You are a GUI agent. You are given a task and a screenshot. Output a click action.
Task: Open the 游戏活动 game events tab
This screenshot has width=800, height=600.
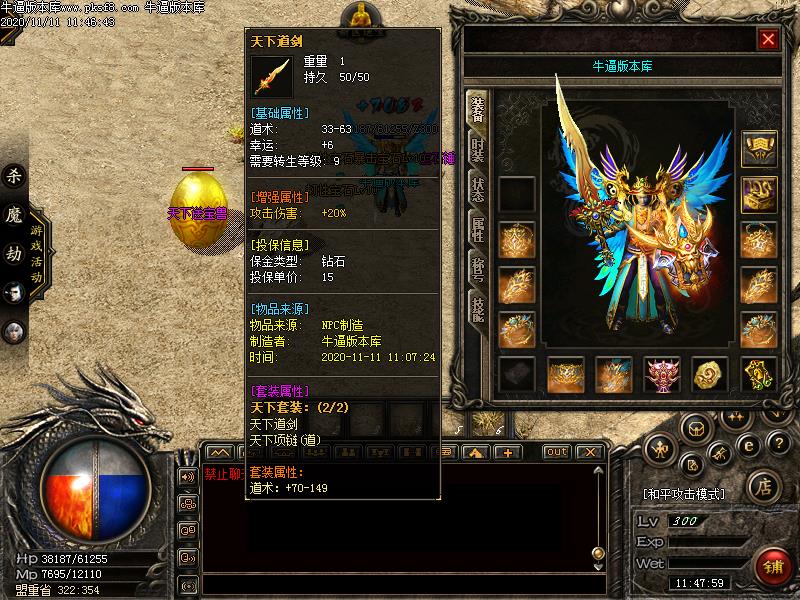38,247
